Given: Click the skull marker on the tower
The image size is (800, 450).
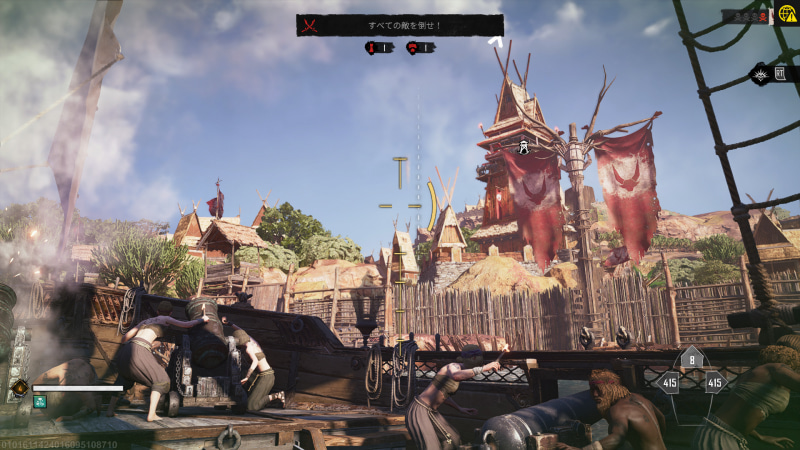Looking at the screenshot, I should [x=522, y=148].
